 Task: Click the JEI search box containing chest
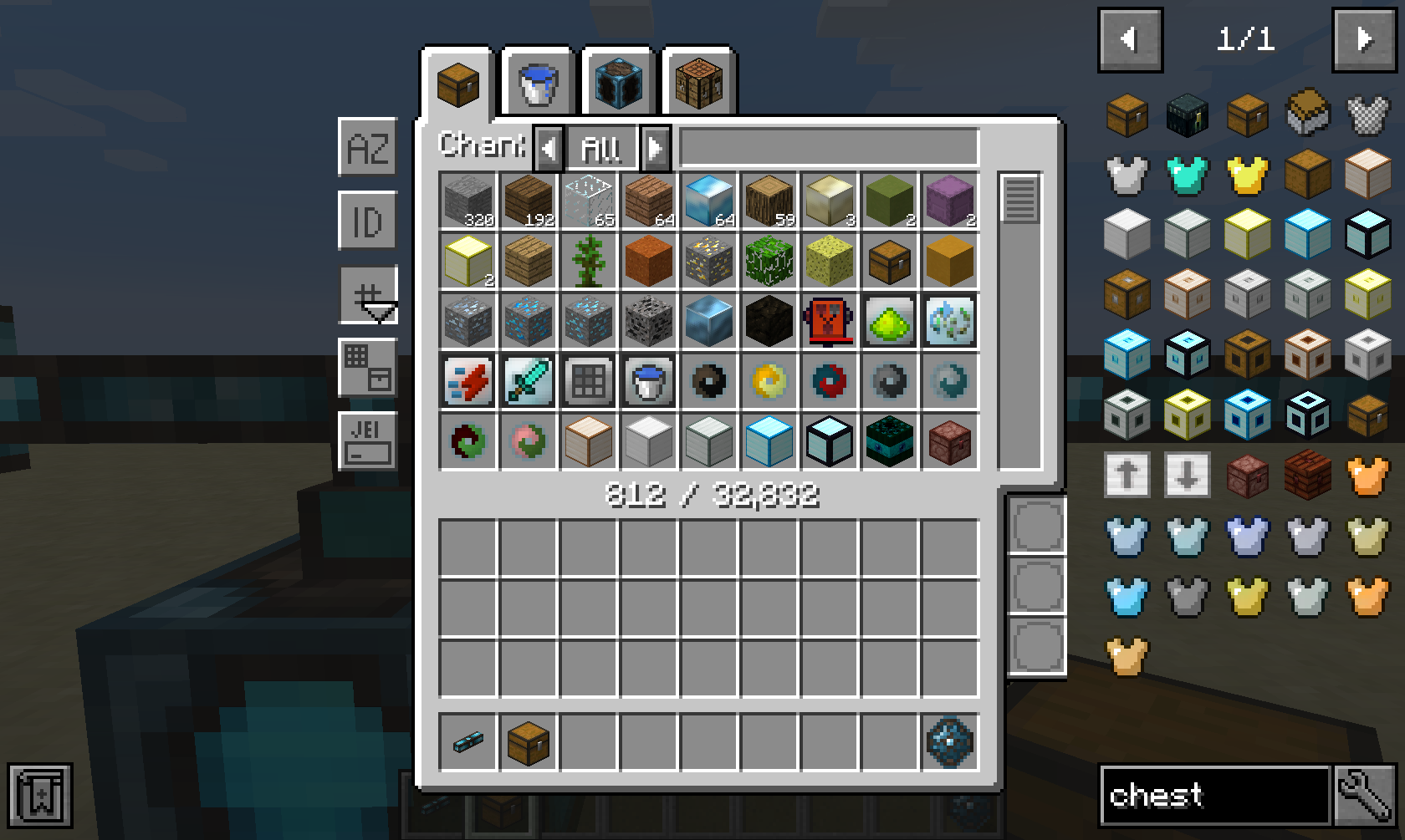pos(1214,795)
